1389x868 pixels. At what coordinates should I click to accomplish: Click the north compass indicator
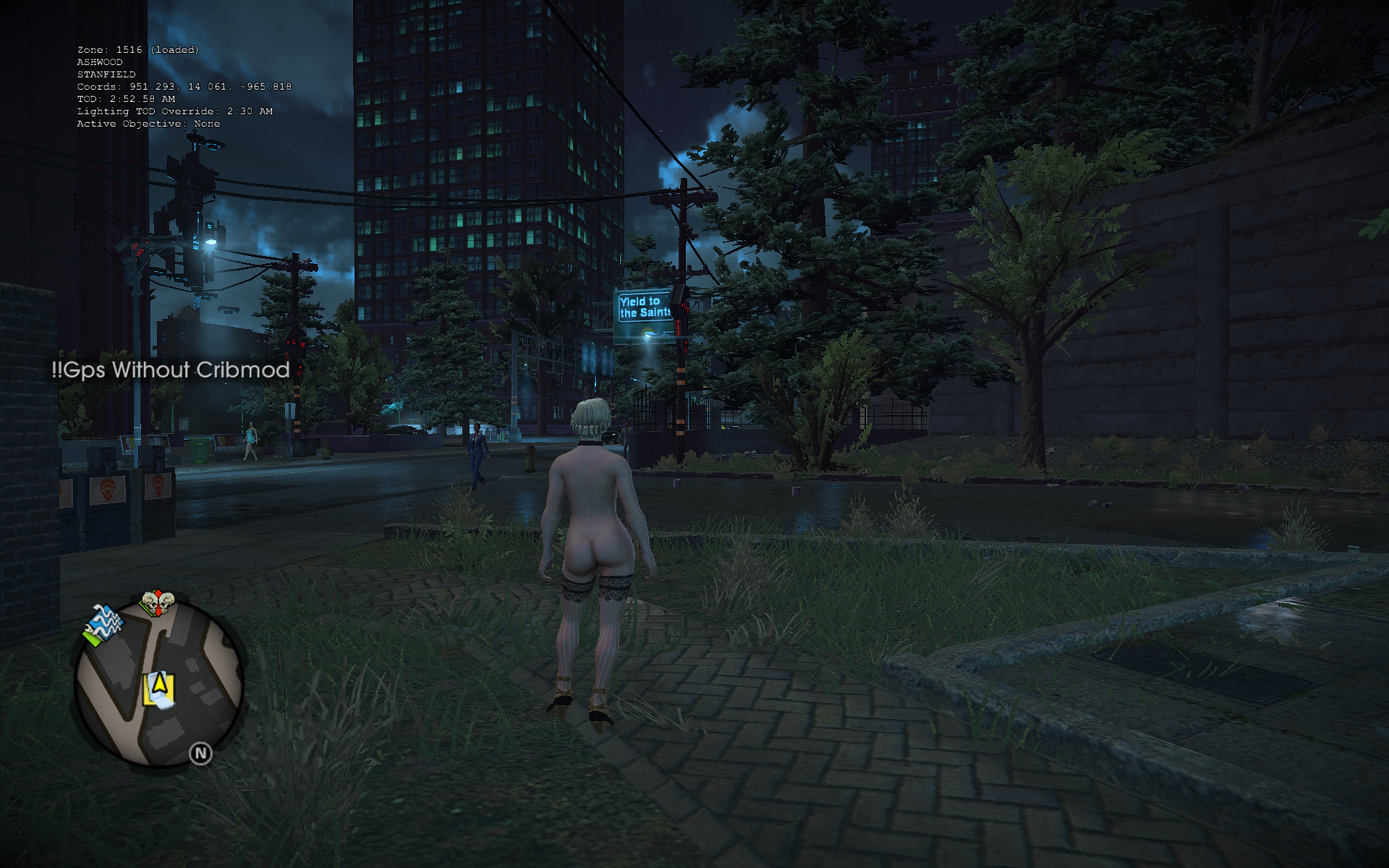[200, 754]
